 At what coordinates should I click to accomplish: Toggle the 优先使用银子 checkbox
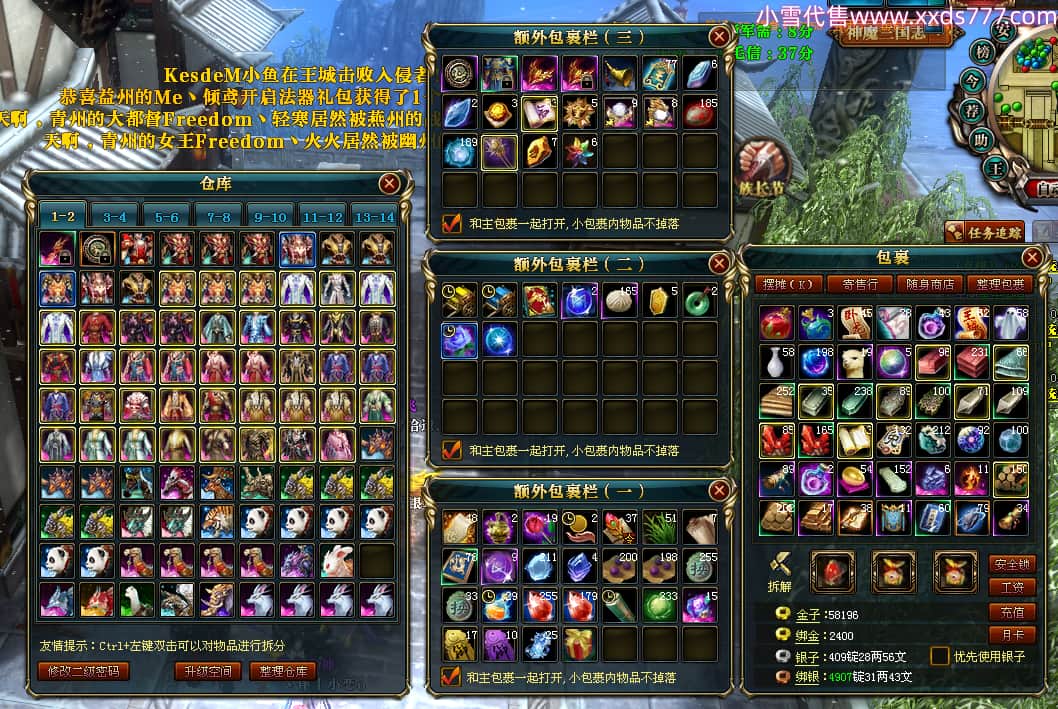tap(939, 656)
